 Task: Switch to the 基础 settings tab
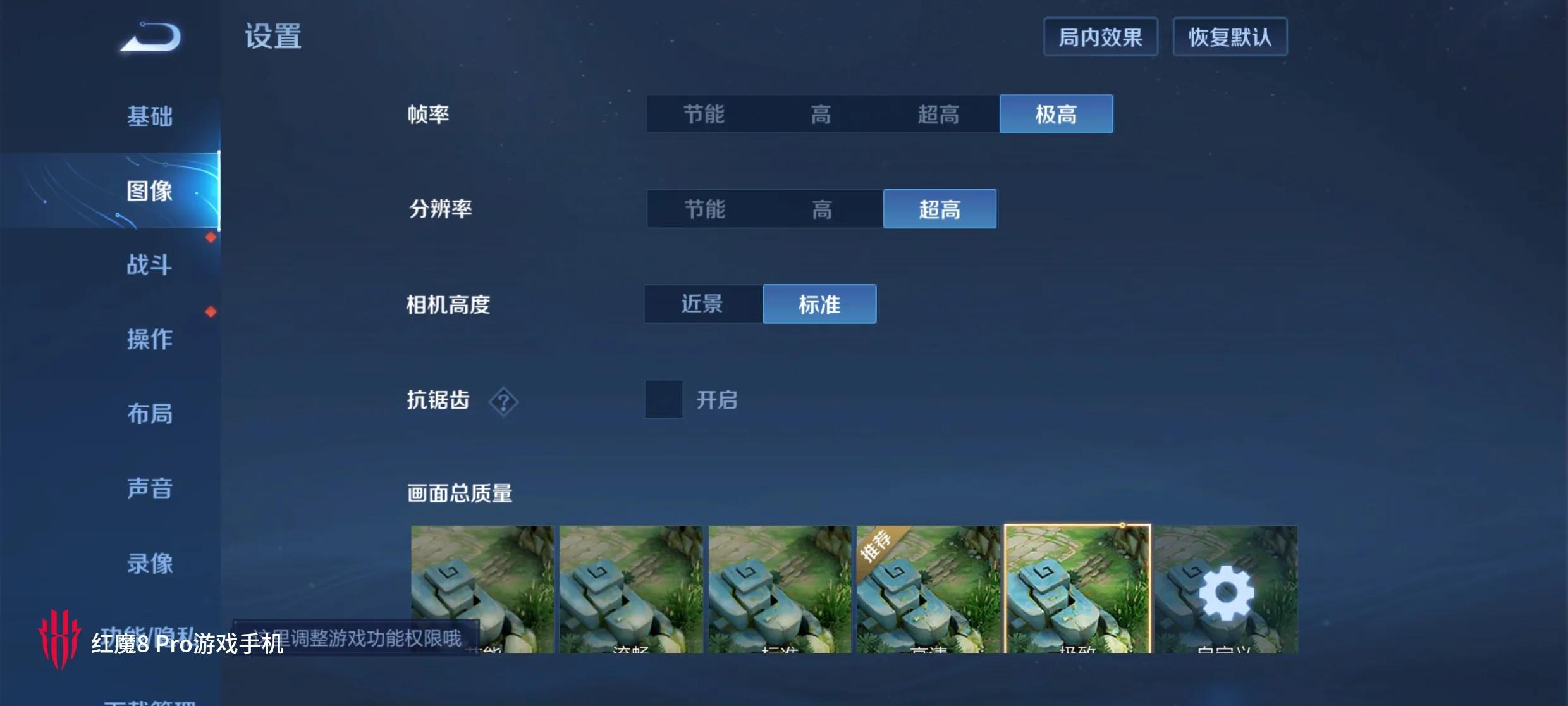click(150, 116)
